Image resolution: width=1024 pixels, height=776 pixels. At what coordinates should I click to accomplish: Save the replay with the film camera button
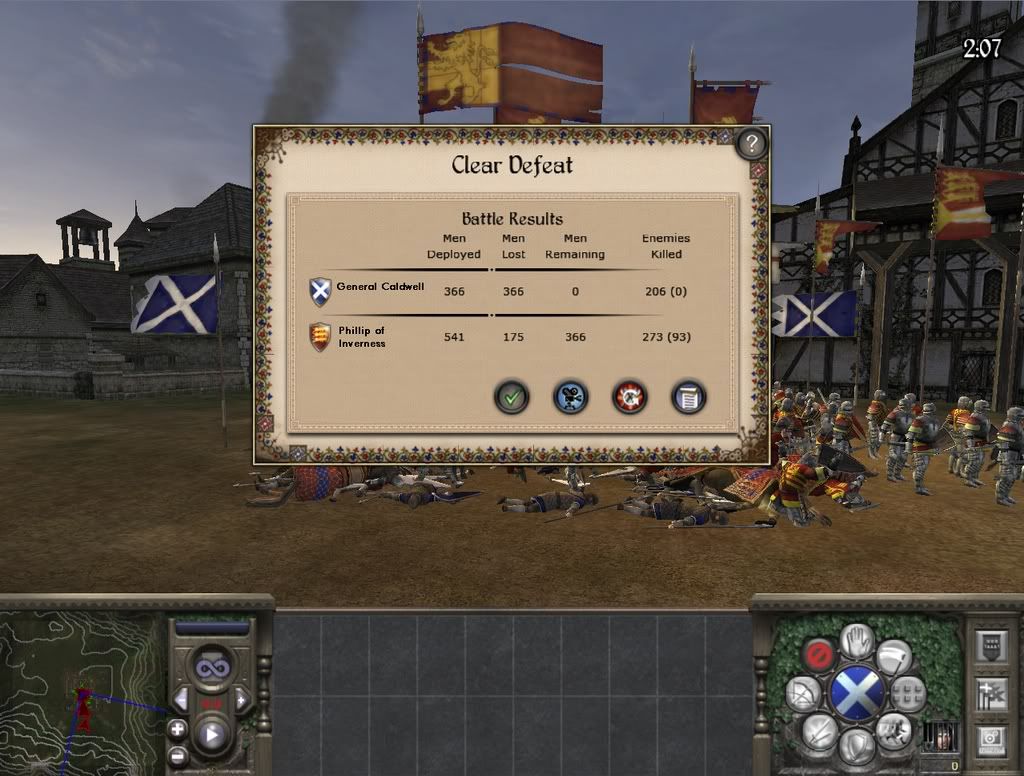click(x=570, y=397)
